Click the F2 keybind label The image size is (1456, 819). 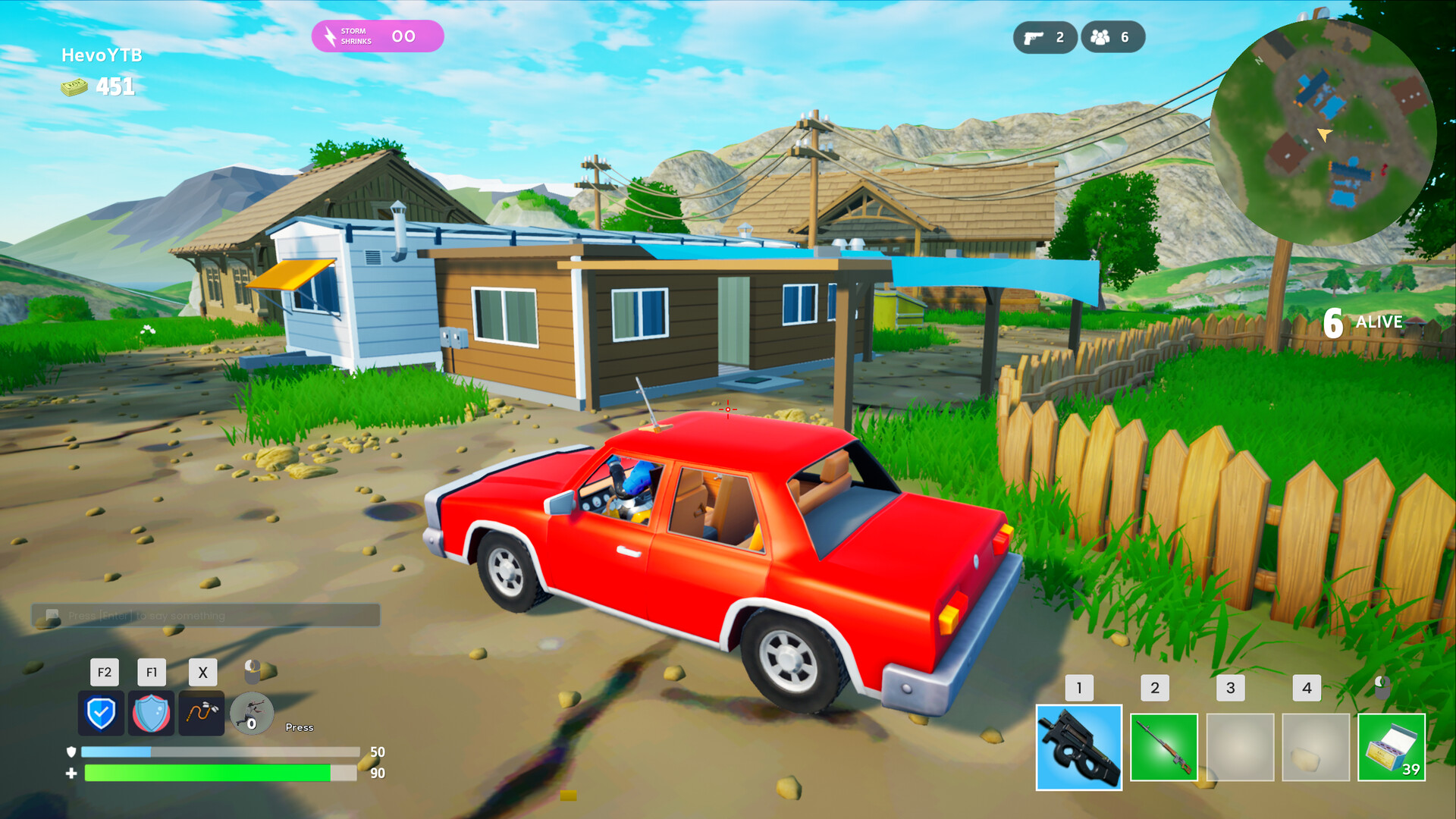point(103,672)
